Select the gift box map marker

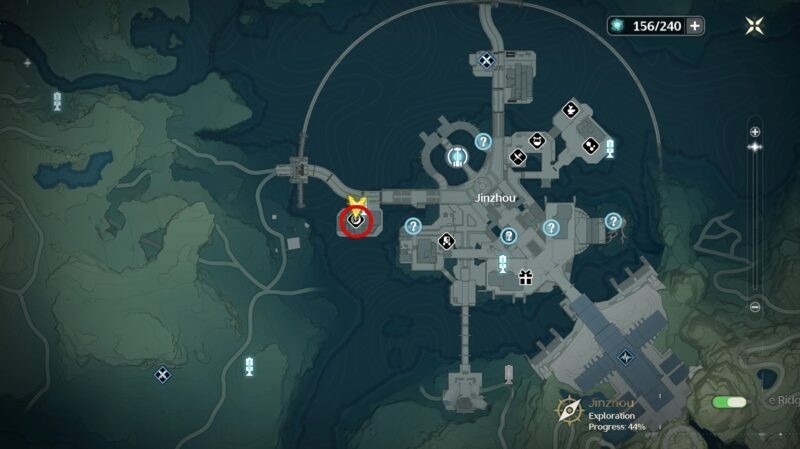(x=524, y=279)
